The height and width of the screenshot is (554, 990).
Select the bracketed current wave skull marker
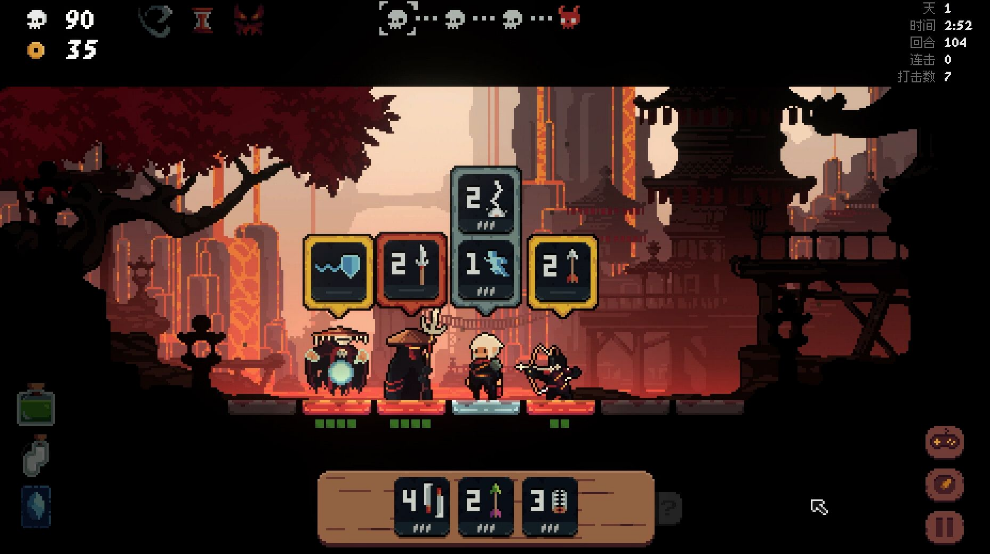click(397, 18)
